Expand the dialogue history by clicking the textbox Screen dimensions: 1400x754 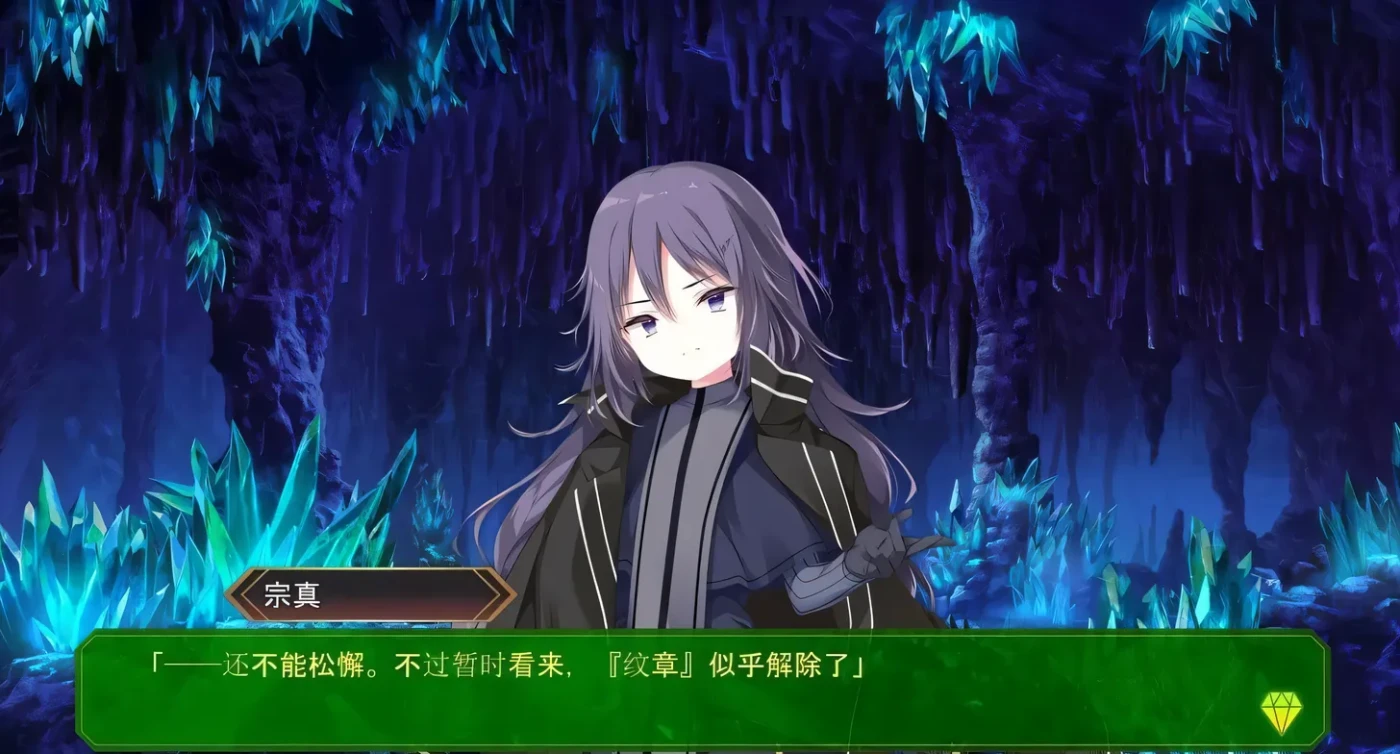700,690
